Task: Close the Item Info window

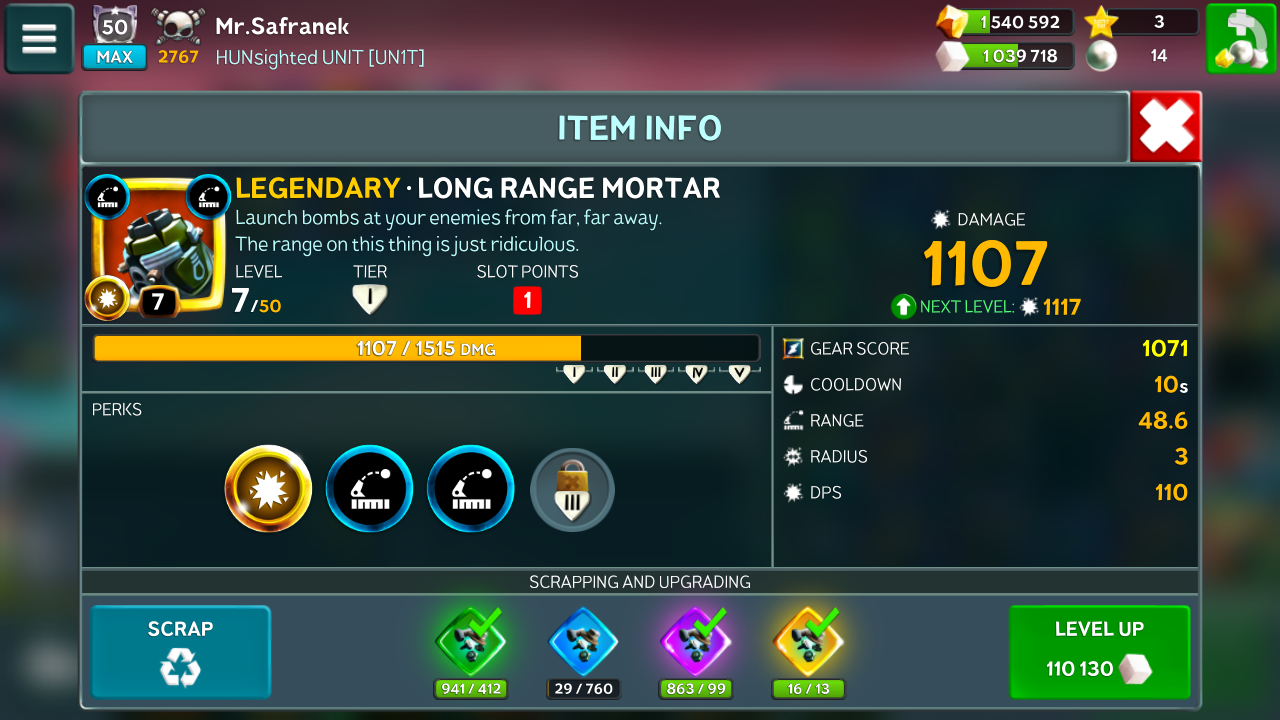Action: click(x=1165, y=127)
